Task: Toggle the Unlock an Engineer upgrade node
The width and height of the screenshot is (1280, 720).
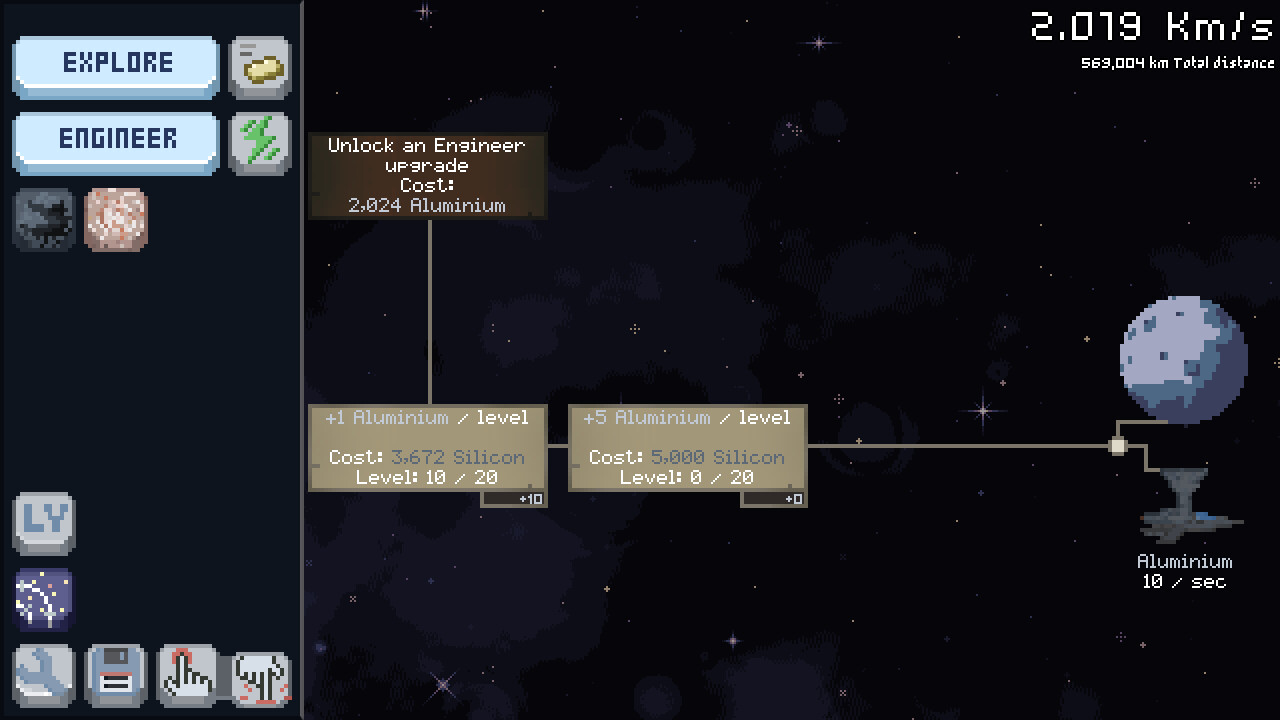Action: (427, 175)
